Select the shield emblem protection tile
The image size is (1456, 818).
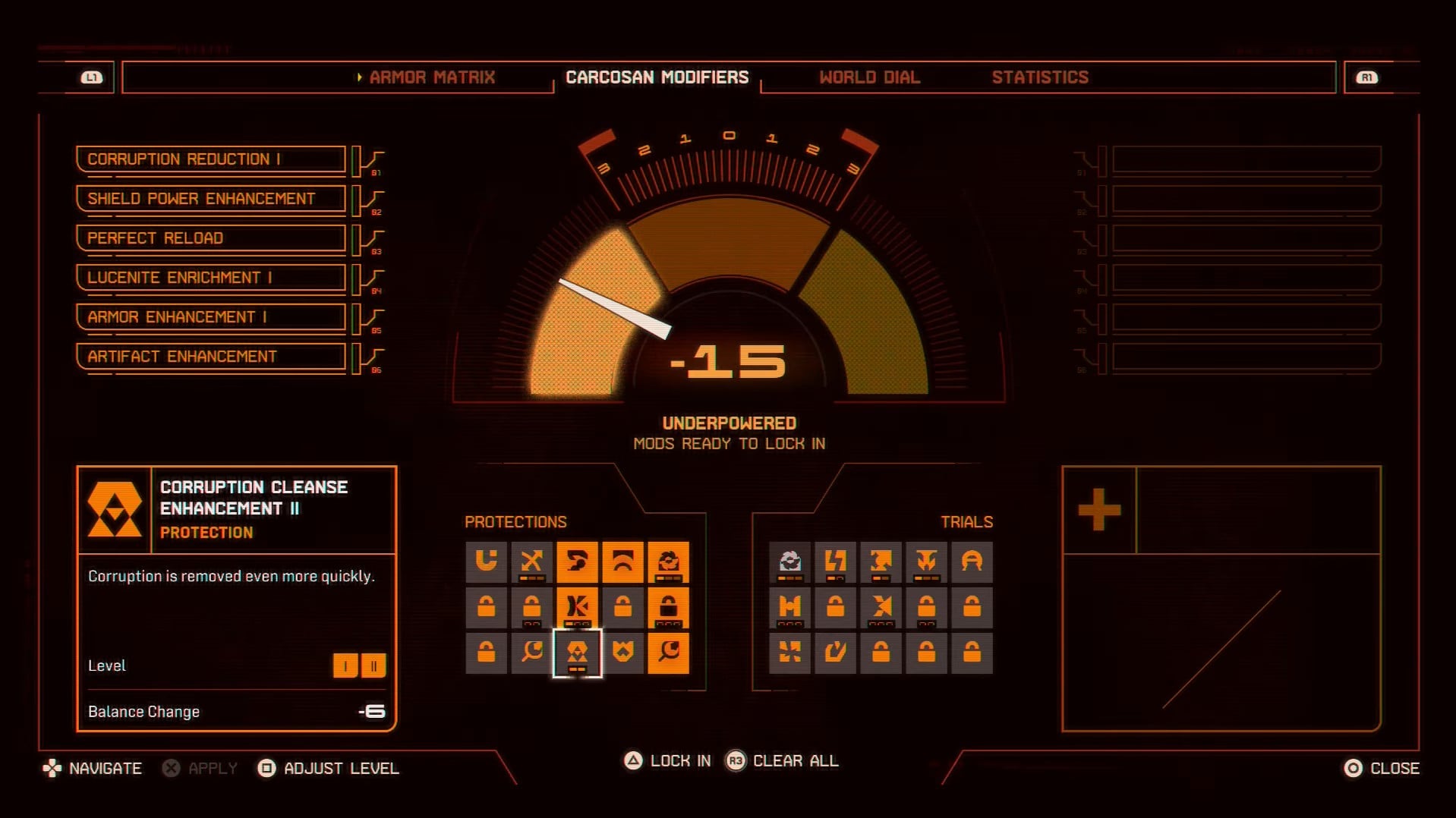click(x=622, y=653)
